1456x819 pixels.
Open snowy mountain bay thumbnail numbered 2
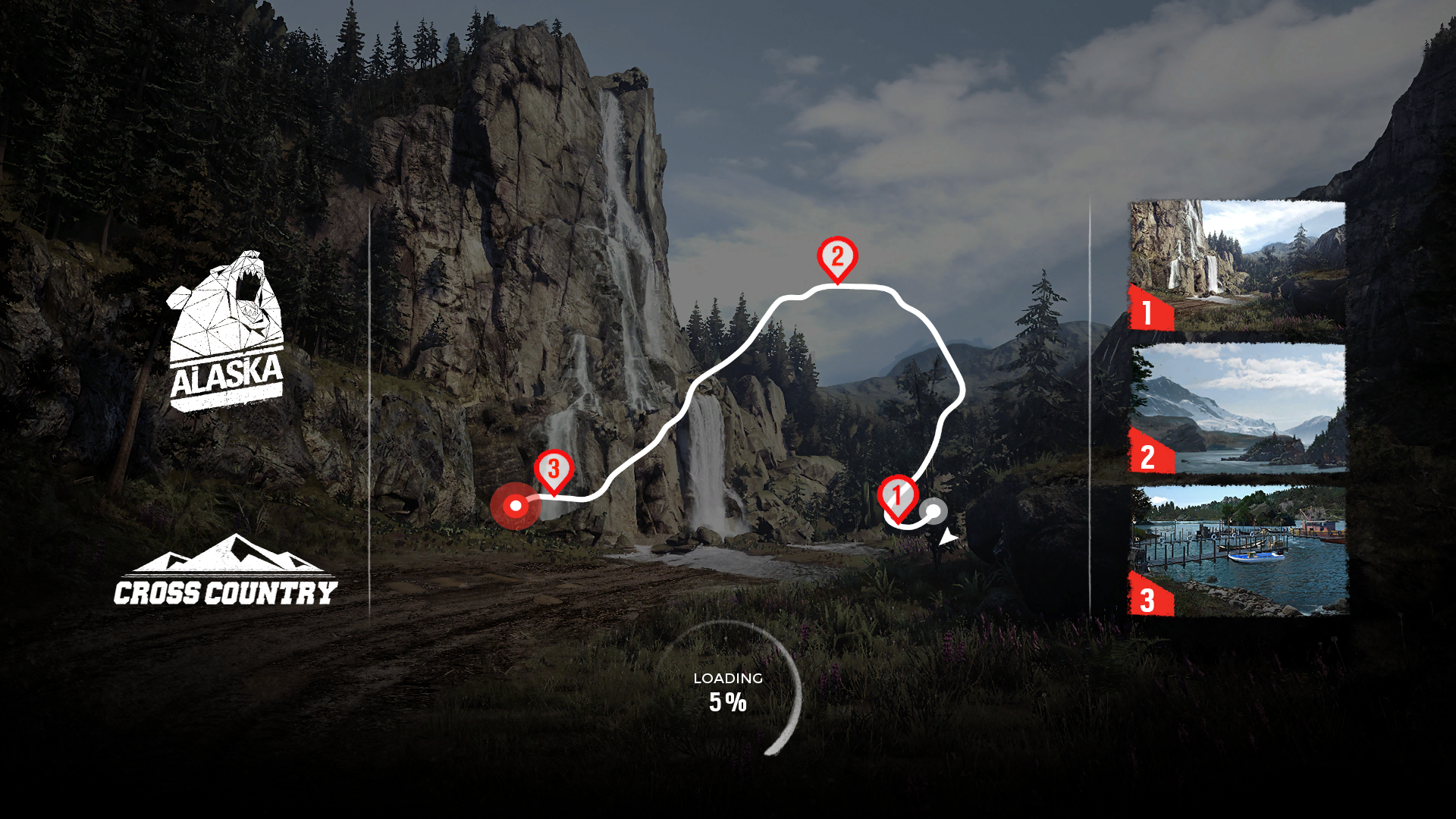coord(1238,408)
